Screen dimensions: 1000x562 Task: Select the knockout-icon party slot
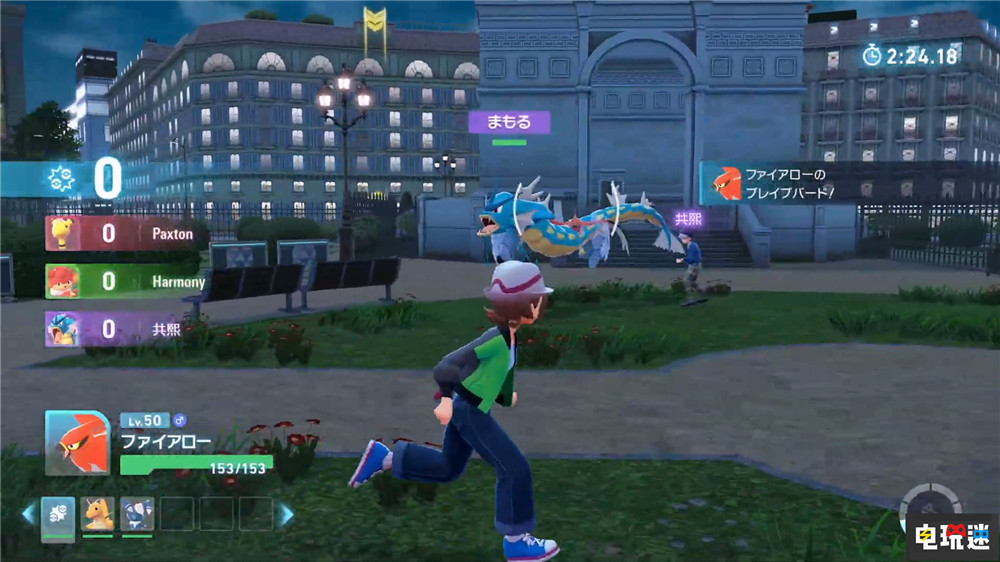pos(58,514)
